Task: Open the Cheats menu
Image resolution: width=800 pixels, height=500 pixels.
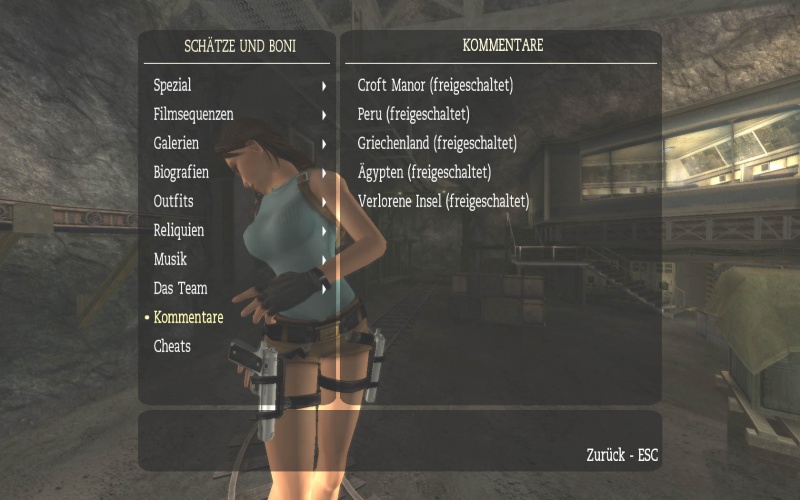Action: pyautogui.click(x=172, y=347)
